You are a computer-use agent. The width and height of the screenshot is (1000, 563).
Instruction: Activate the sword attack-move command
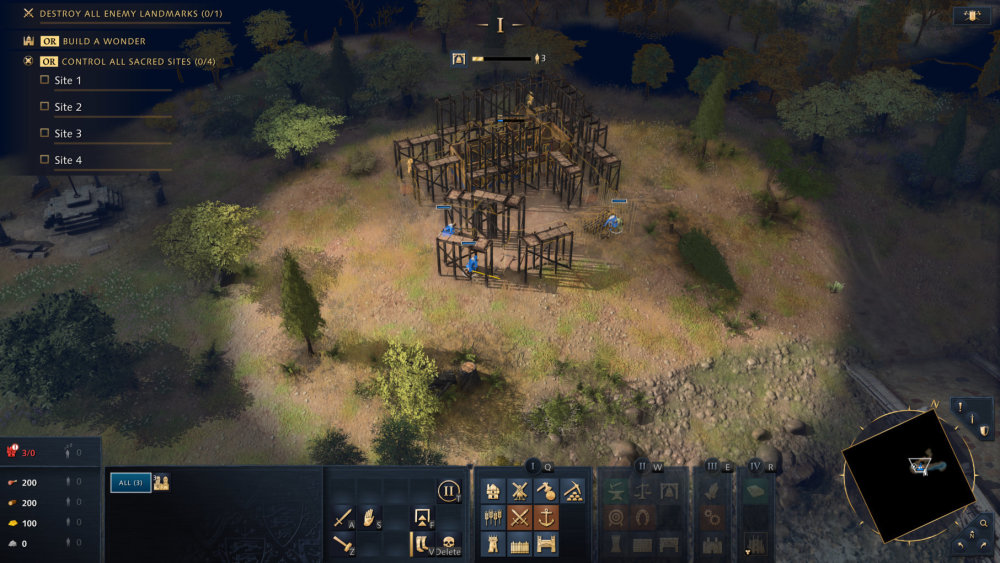(x=343, y=518)
